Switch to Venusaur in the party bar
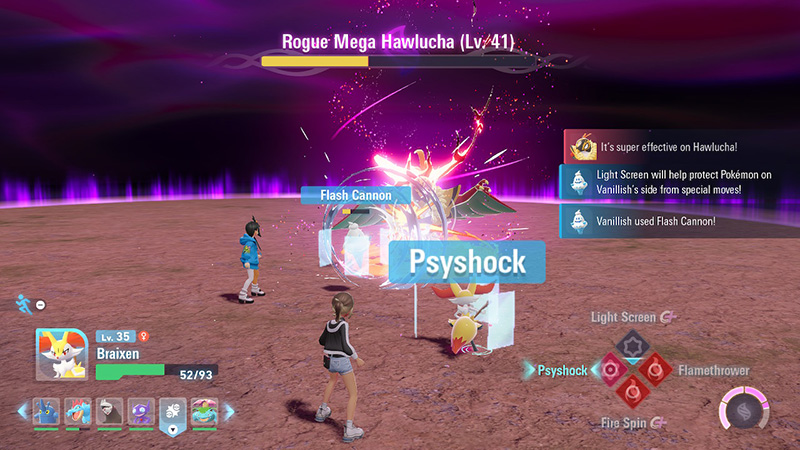Viewport: 800px width, 450px height. click(204, 411)
